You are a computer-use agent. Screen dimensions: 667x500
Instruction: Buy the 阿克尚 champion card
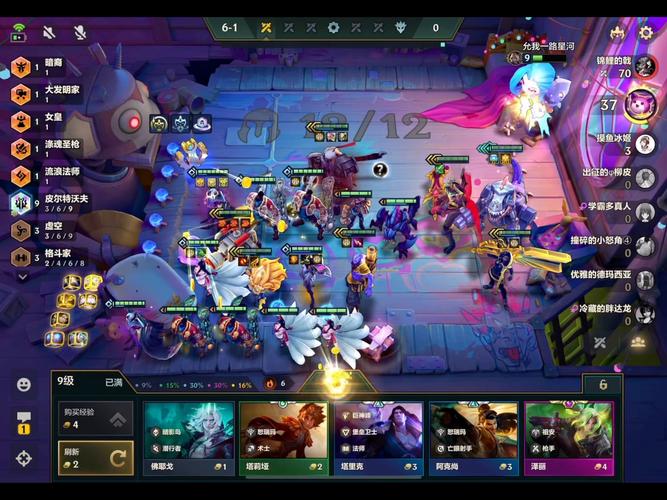(x=474, y=437)
